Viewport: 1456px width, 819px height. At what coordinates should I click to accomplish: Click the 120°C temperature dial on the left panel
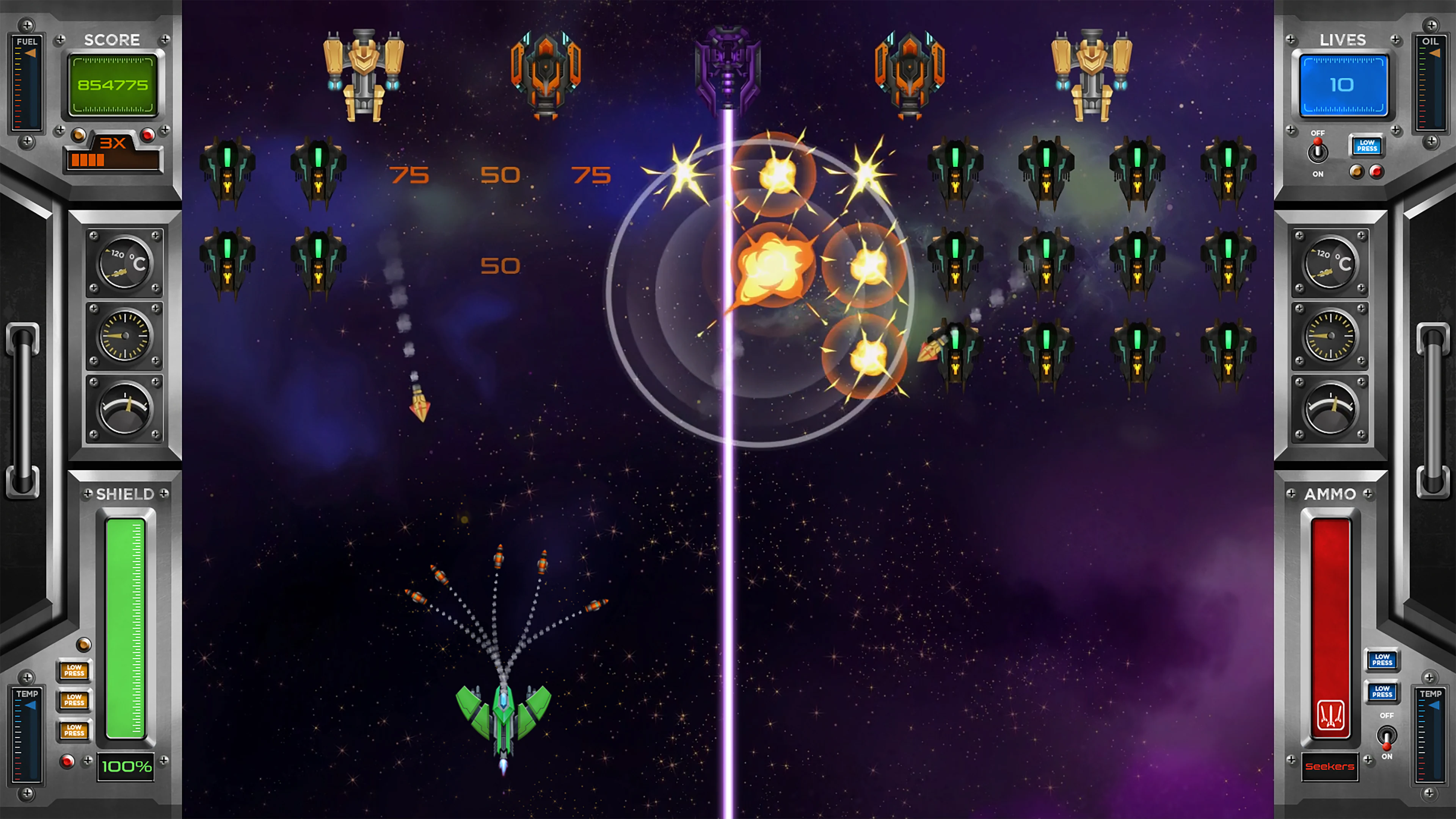[x=124, y=263]
